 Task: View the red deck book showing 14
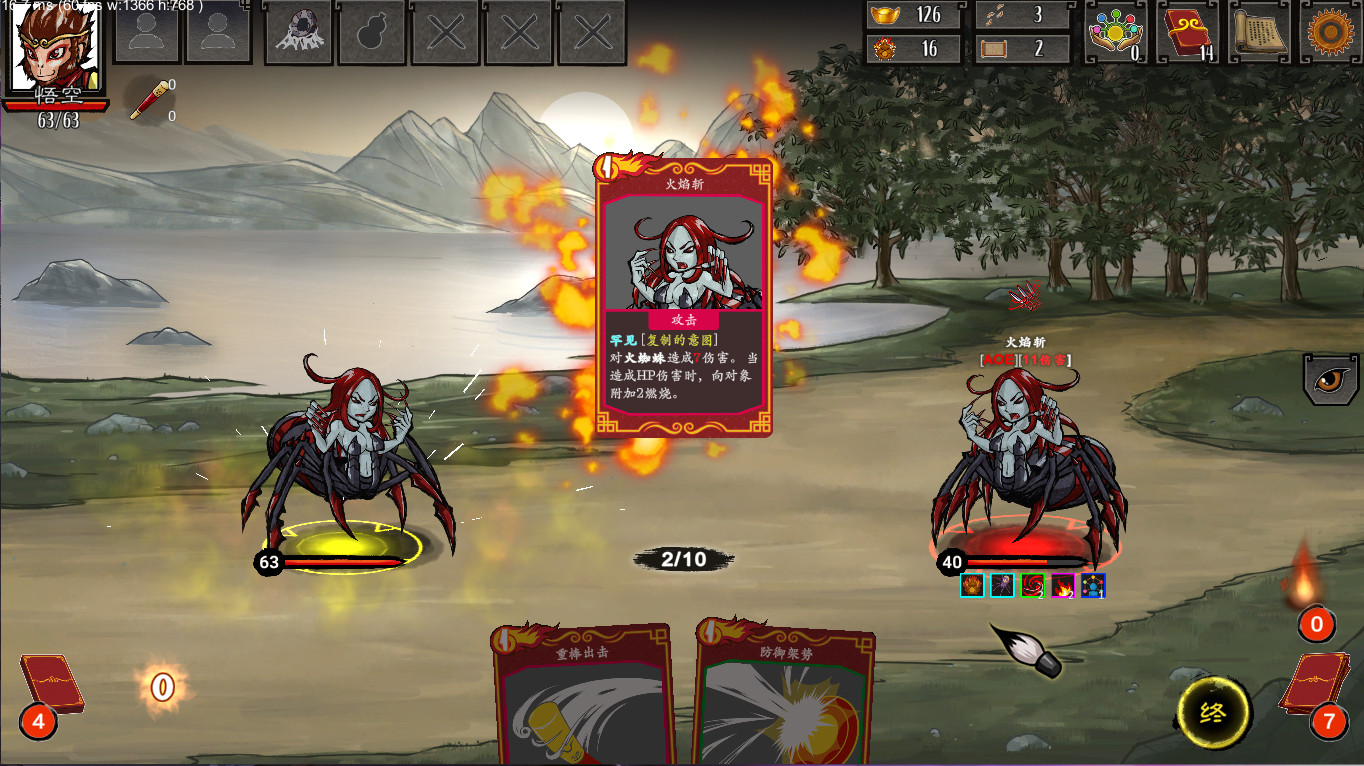[1188, 32]
